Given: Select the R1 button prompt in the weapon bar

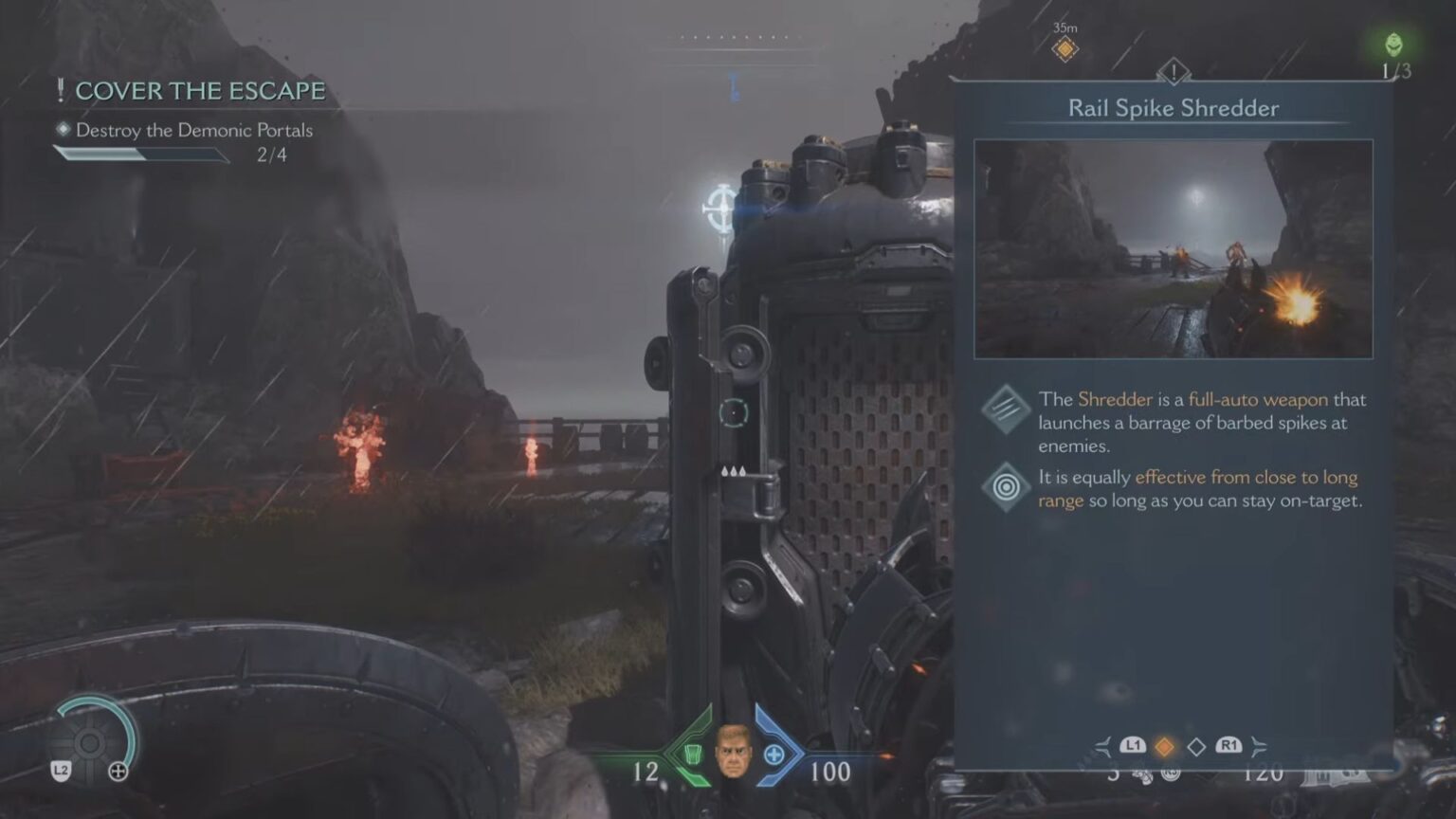Looking at the screenshot, I should click(1230, 745).
